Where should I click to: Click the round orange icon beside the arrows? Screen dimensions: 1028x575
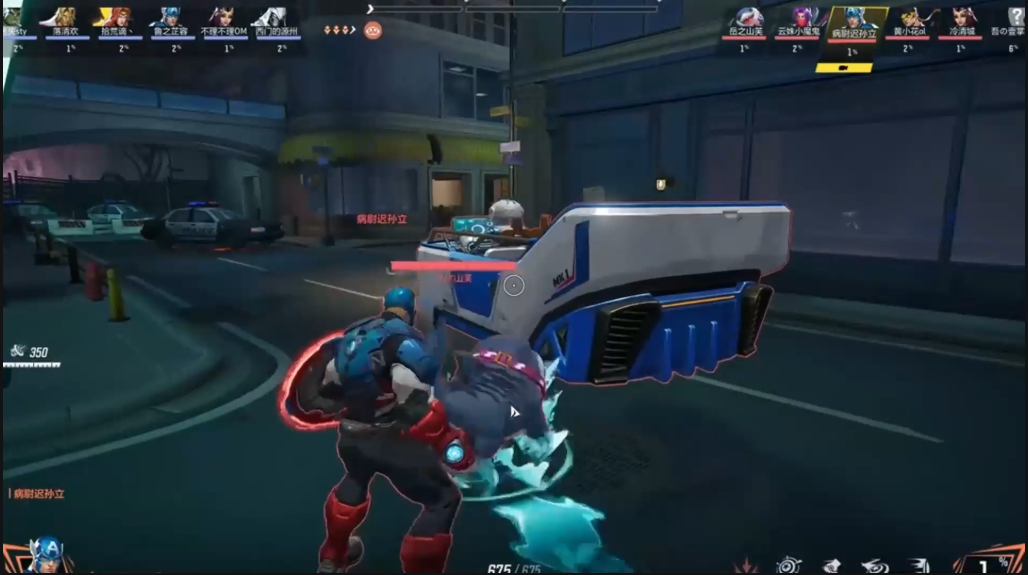point(373,30)
